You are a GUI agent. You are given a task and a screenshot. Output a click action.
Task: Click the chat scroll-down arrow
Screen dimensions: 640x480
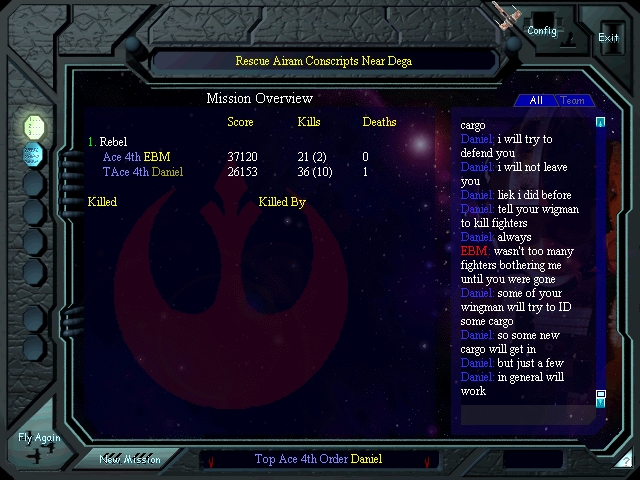(601, 401)
